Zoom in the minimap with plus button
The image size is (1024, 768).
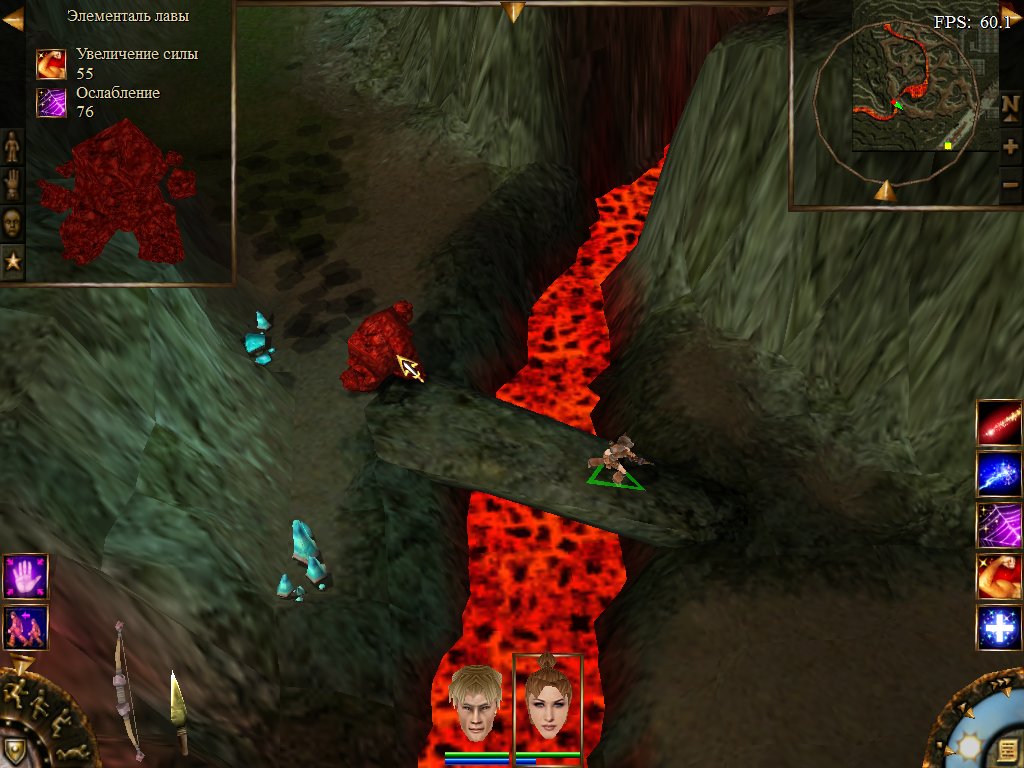[x=1010, y=147]
